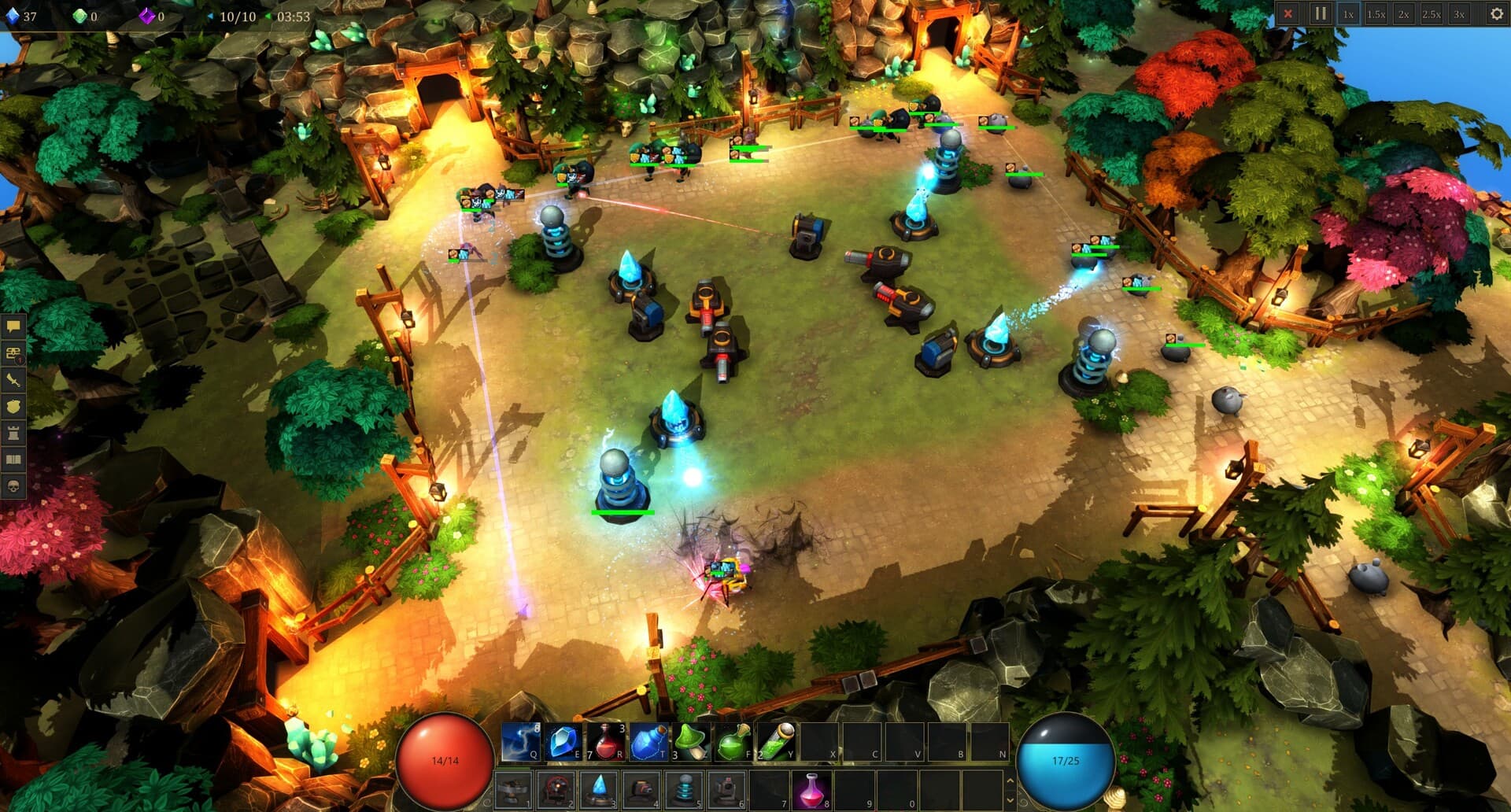The width and height of the screenshot is (1511, 812).
Task: Set game speed to 2x
Action: 1403,14
